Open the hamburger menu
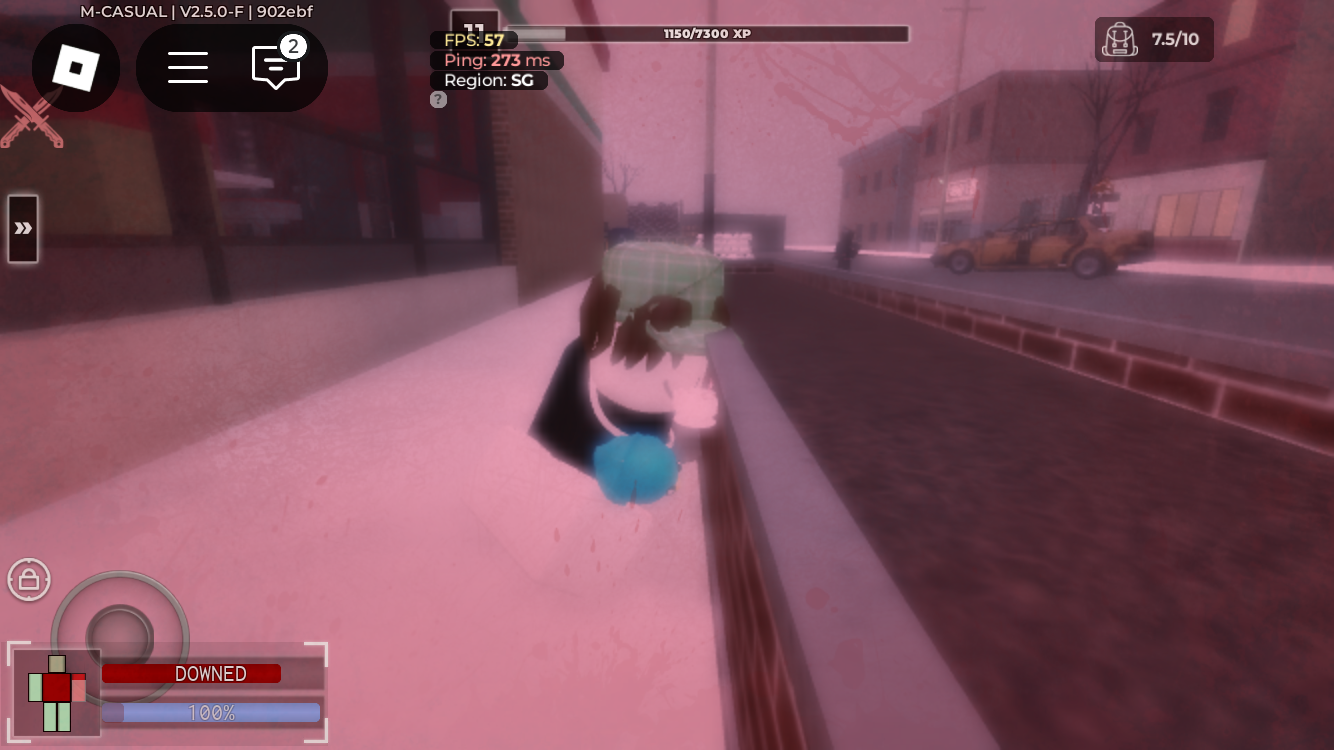 pos(188,68)
